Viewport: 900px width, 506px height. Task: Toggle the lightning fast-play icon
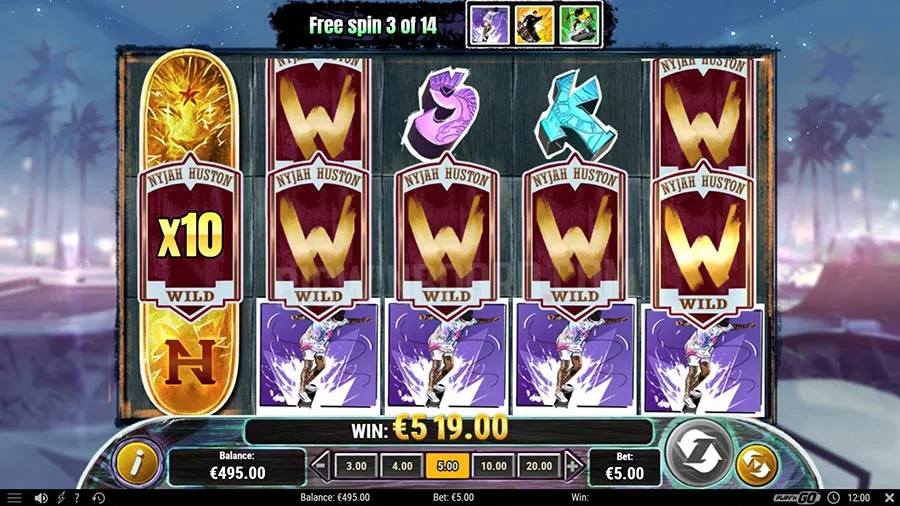click(60, 497)
